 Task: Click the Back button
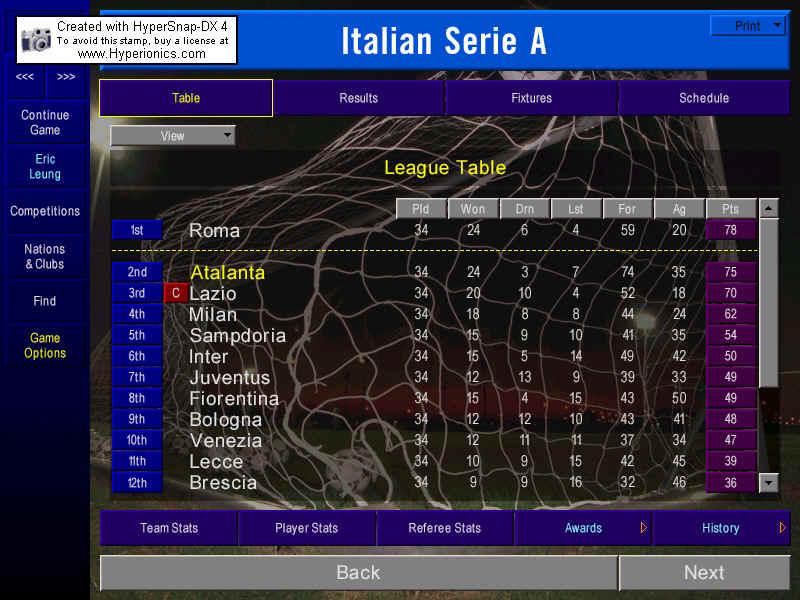[x=358, y=573]
